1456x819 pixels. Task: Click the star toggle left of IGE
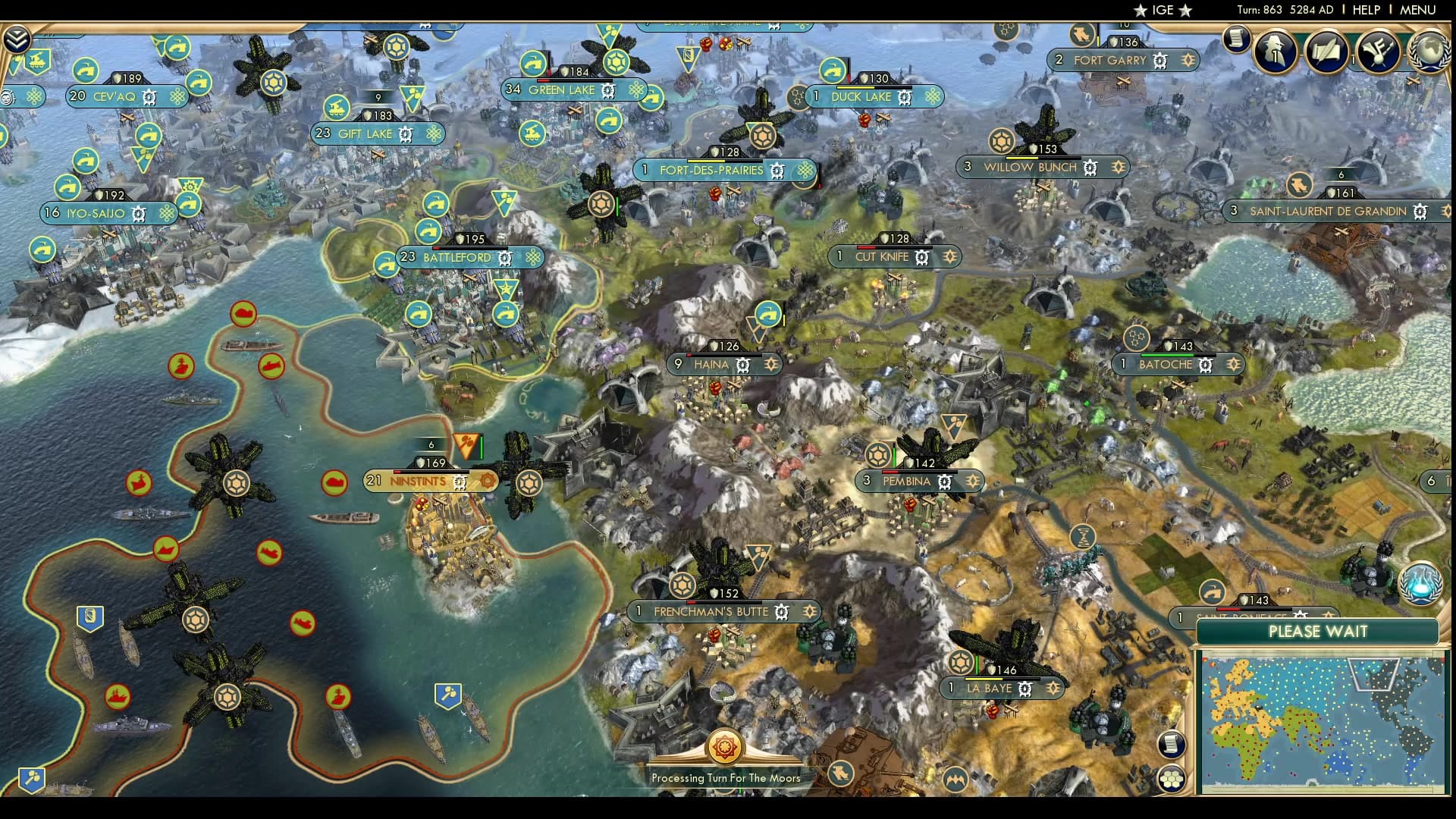coord(1140,10)
